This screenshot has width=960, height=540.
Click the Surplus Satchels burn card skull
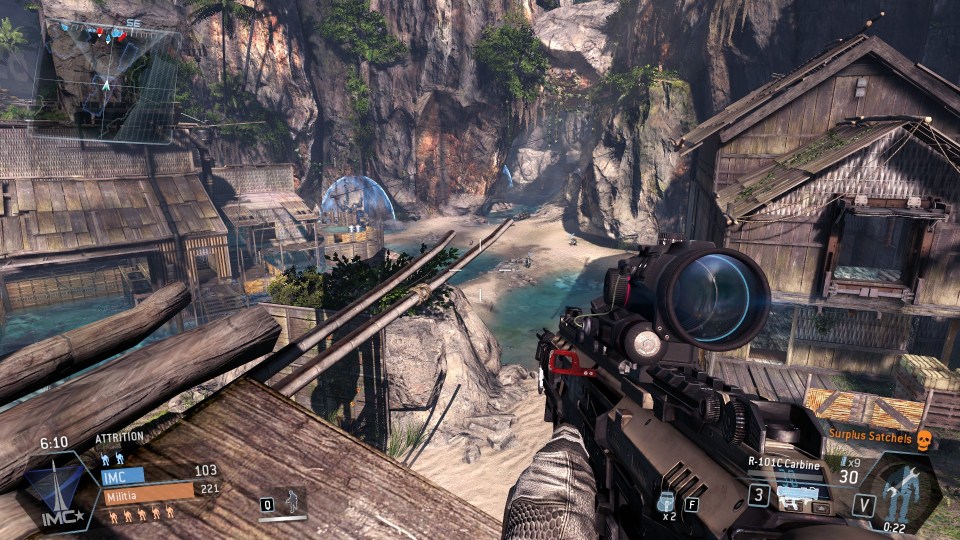(x=924, y=438)
